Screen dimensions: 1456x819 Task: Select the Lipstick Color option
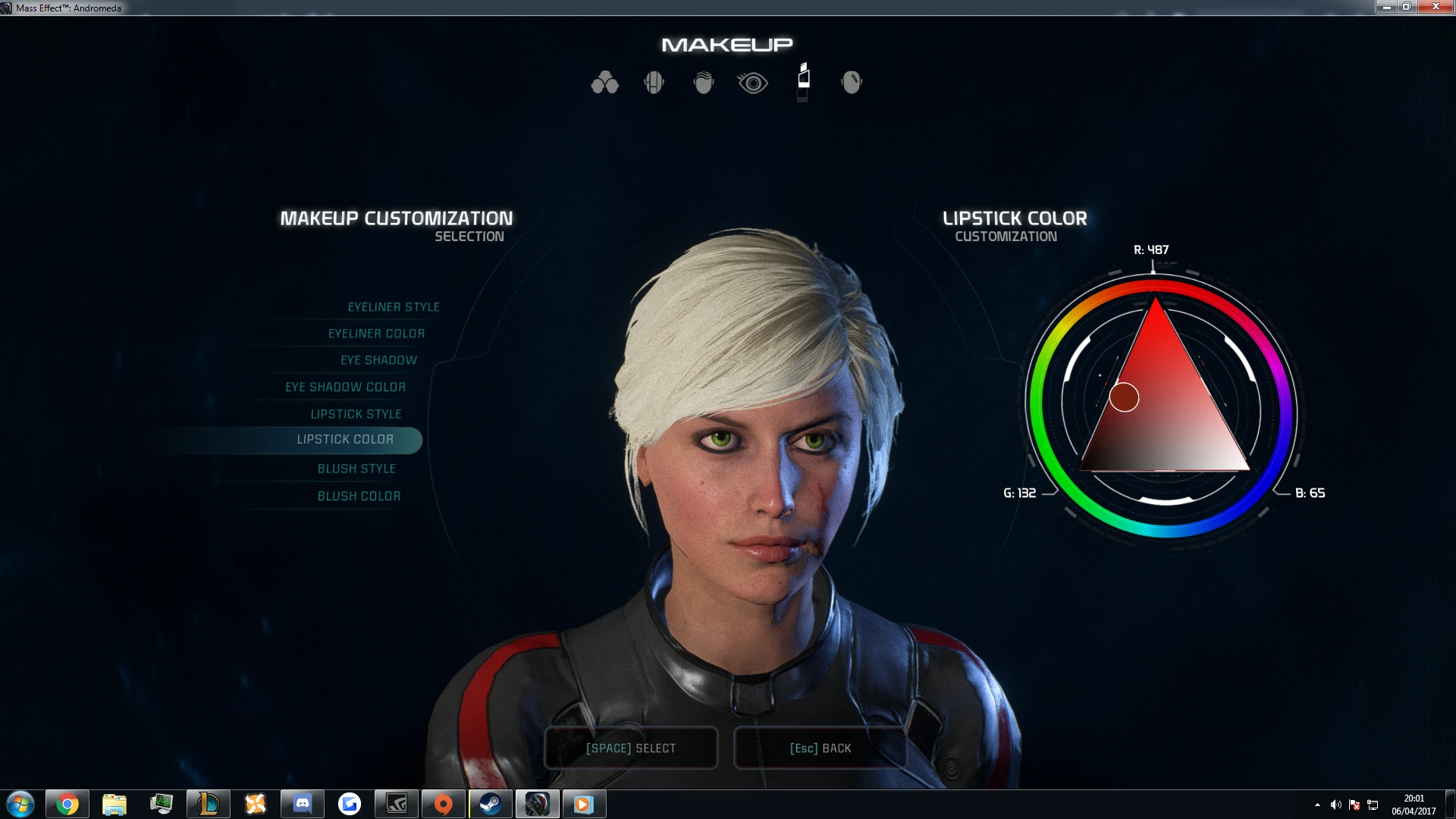(x=345, y=440)
